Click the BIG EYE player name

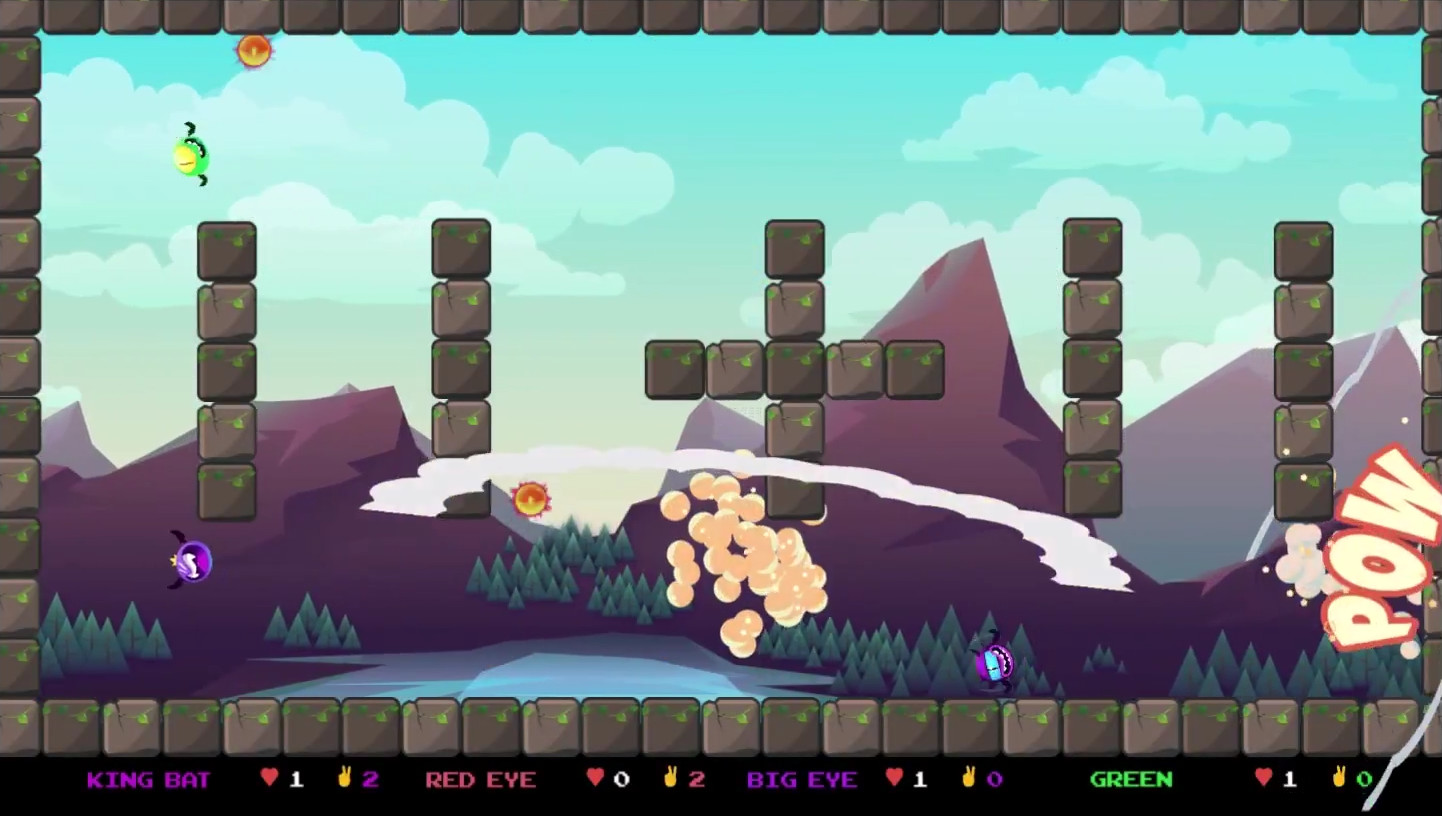[x=804, y=780]
